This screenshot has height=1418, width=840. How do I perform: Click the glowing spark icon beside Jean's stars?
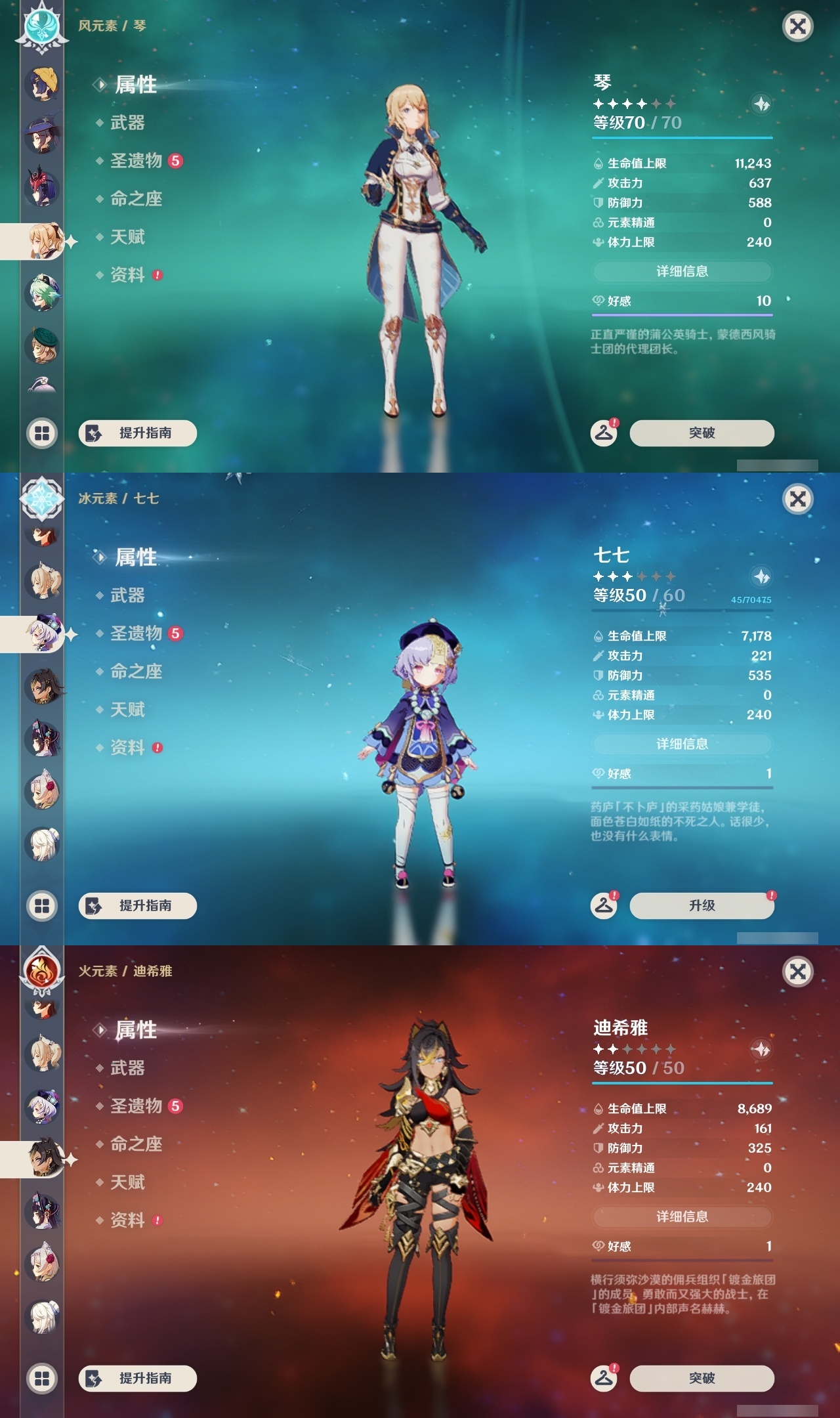coord(760,102)
